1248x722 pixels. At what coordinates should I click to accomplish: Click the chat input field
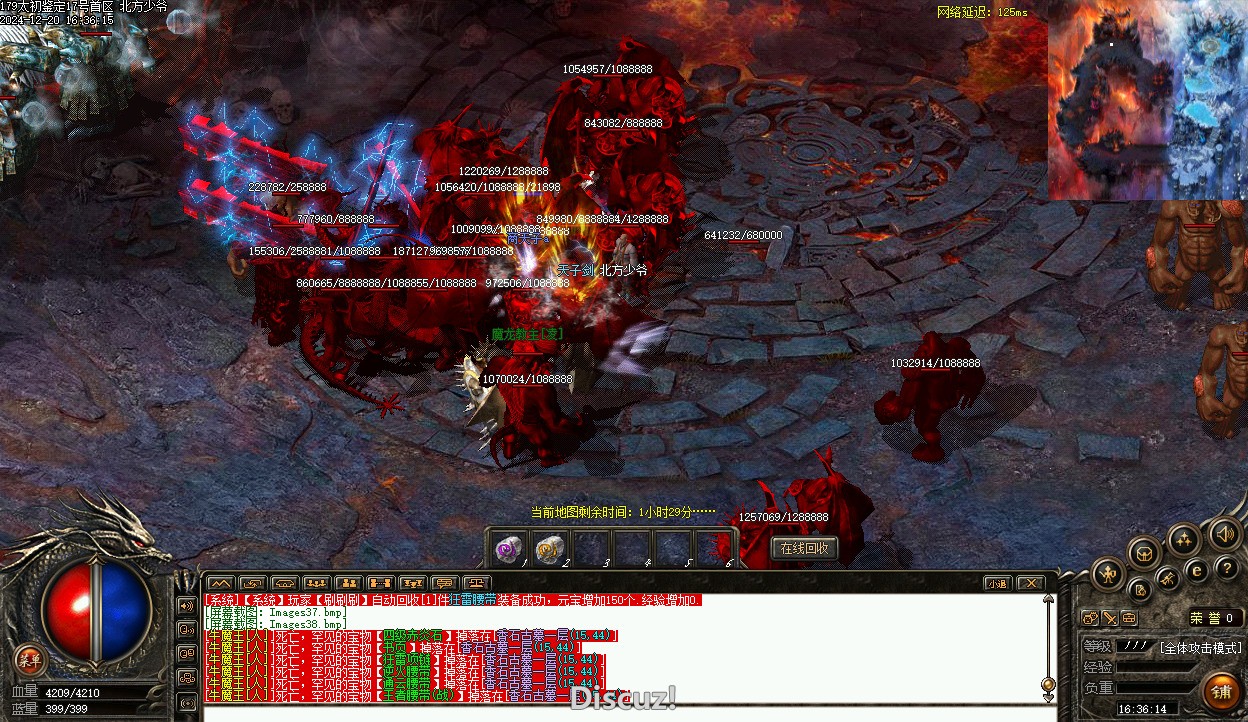pos(620,713)
